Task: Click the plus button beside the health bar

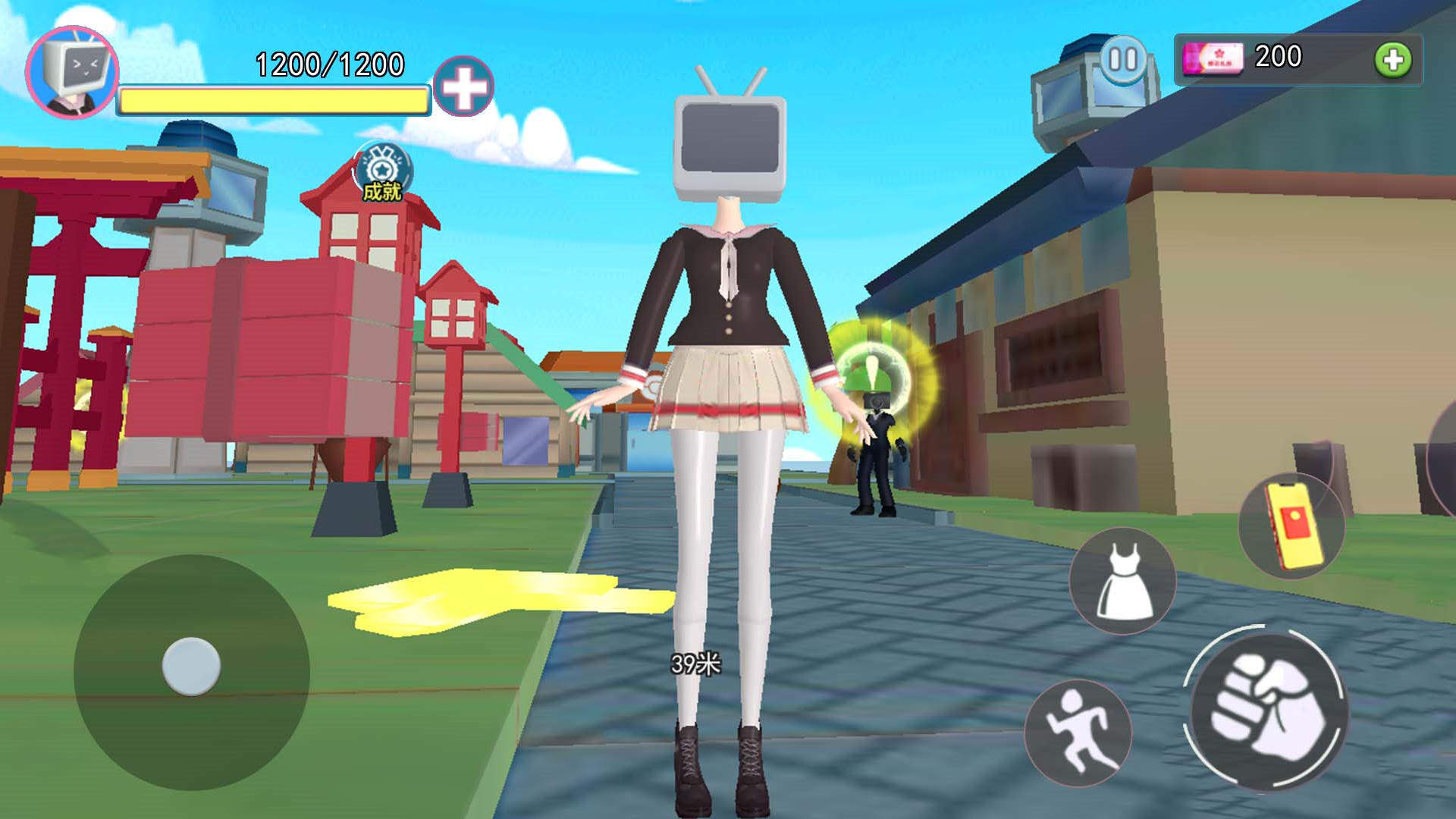Action: (463, 86)
